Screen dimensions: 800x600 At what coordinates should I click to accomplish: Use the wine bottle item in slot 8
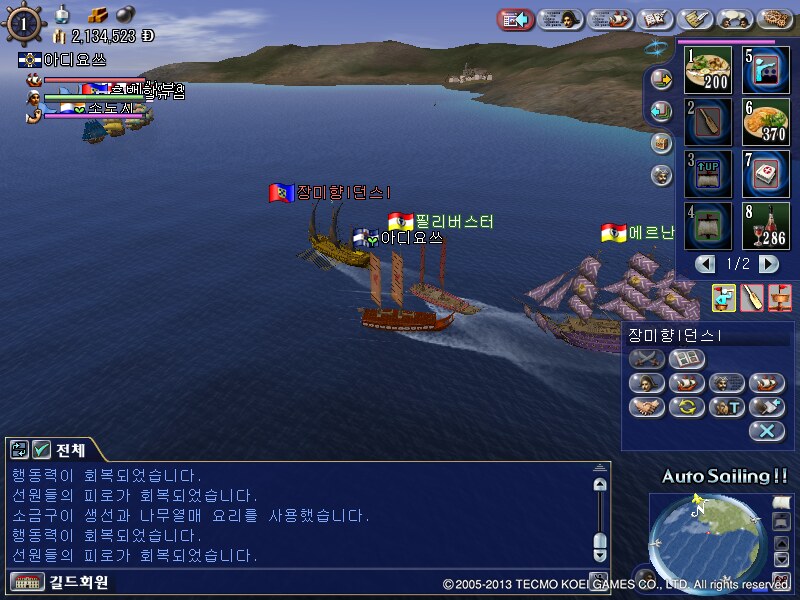pyautogui.click(x=766, y=225)
